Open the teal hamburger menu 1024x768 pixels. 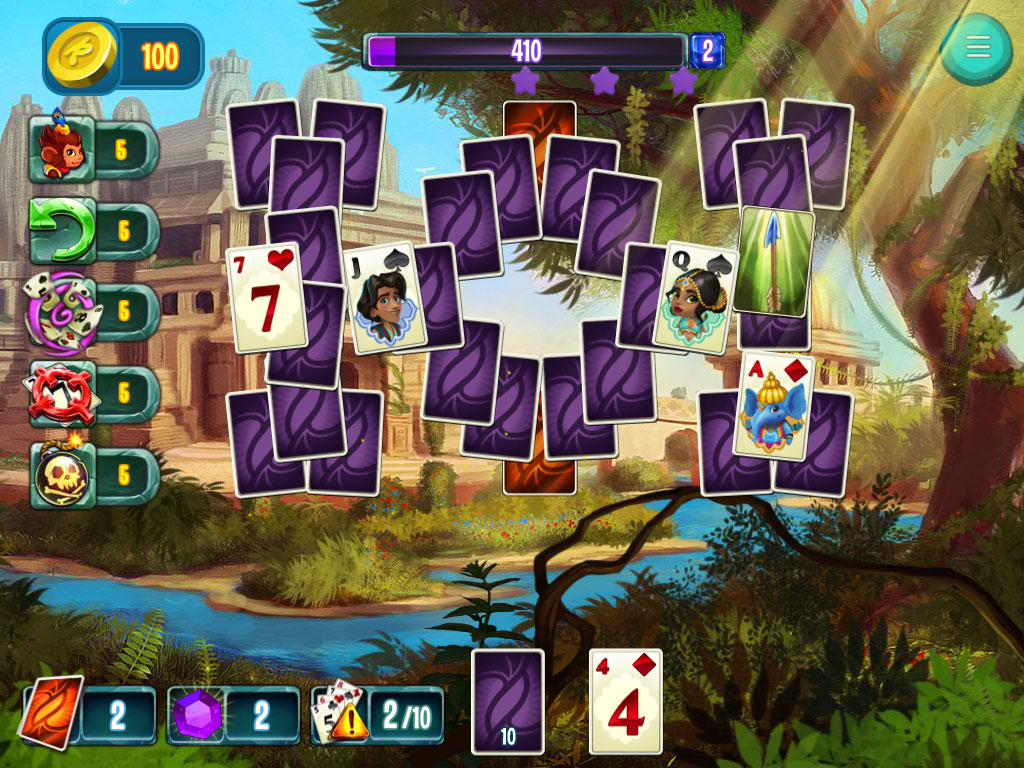[976, 47]
